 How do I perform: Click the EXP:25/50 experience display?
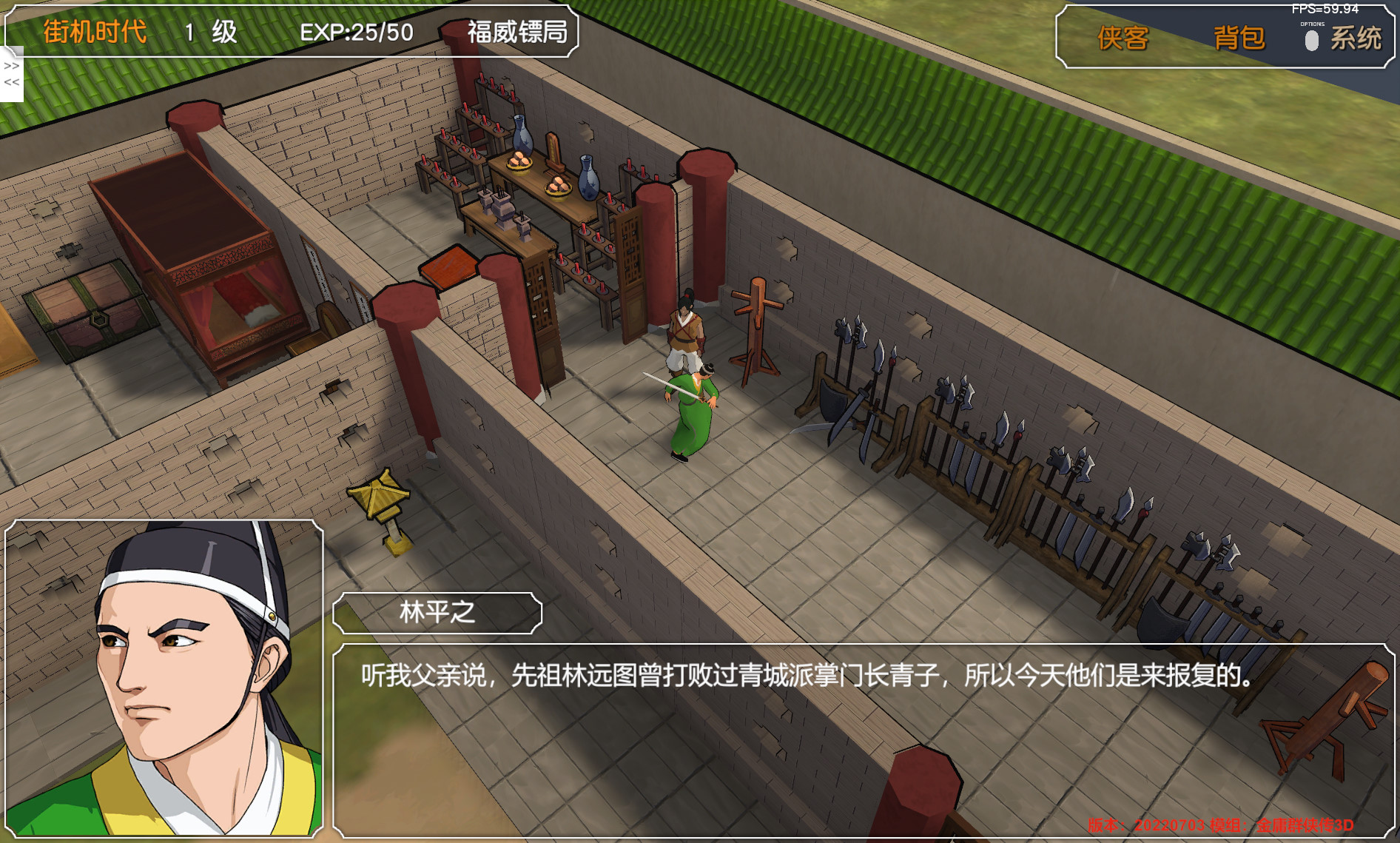pyautogui.click(x=354, y=33)
